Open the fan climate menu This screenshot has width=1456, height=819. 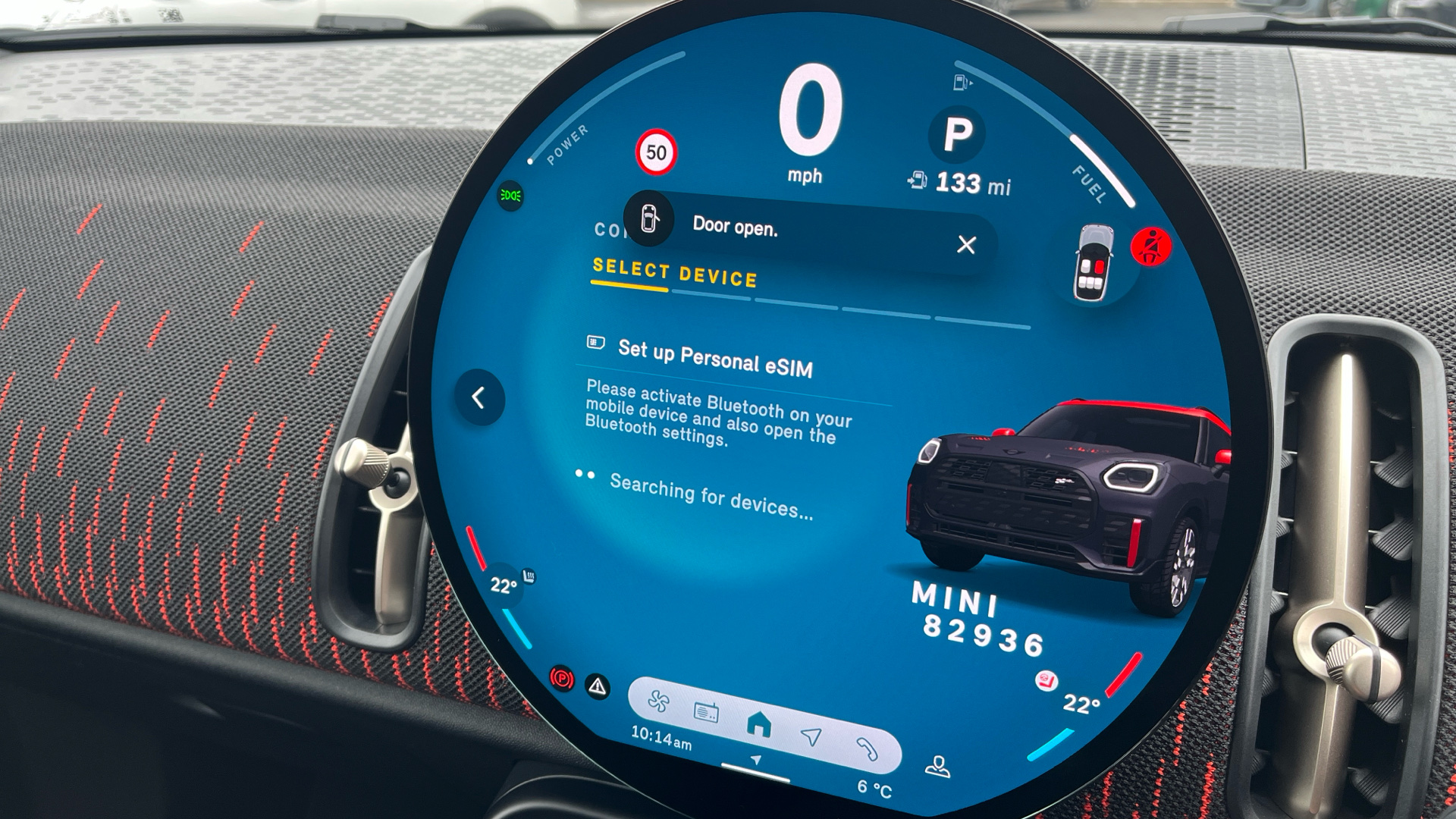coord(658,701)
